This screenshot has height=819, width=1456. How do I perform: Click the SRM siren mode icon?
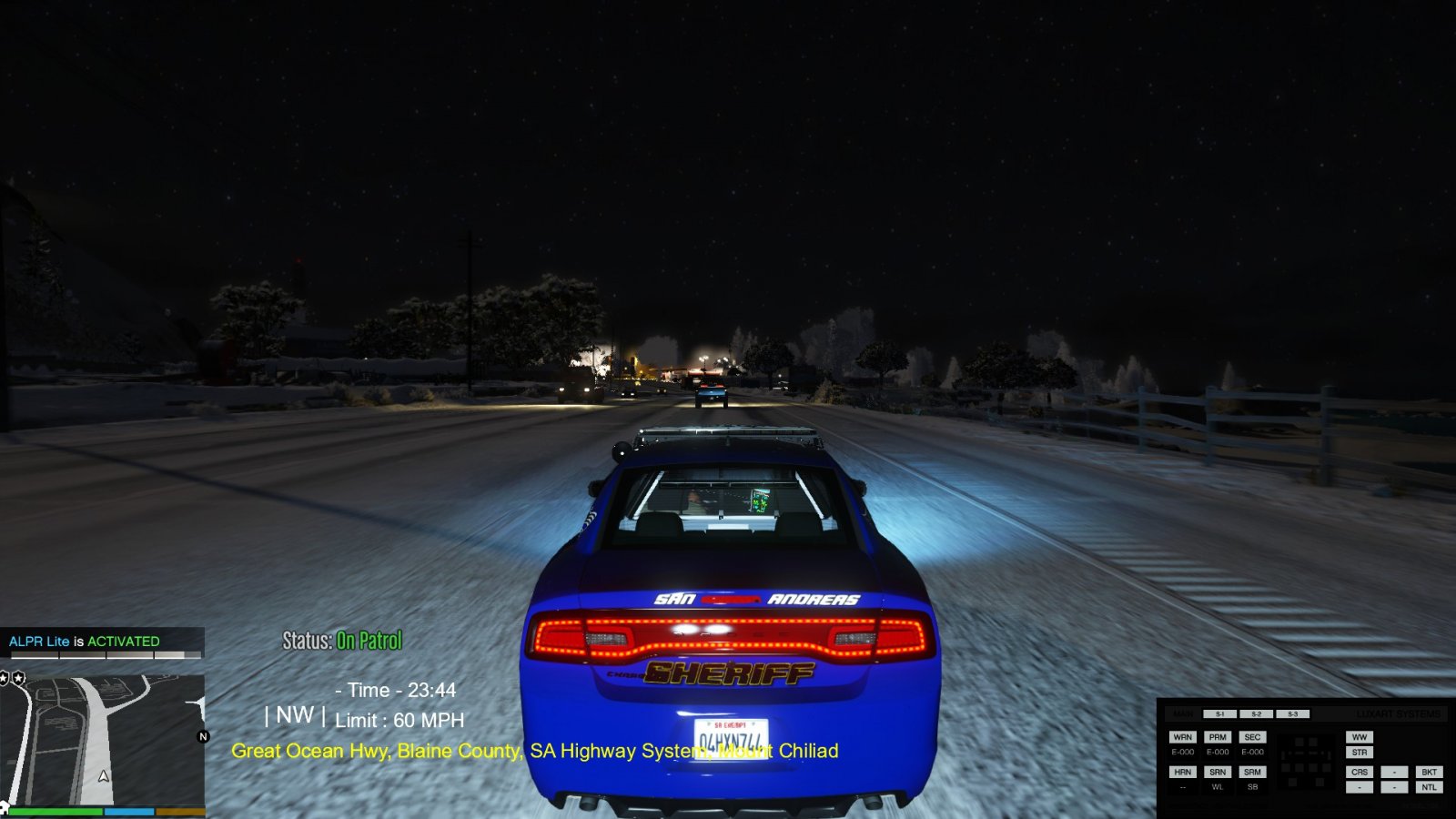(x=1253, y=772)
